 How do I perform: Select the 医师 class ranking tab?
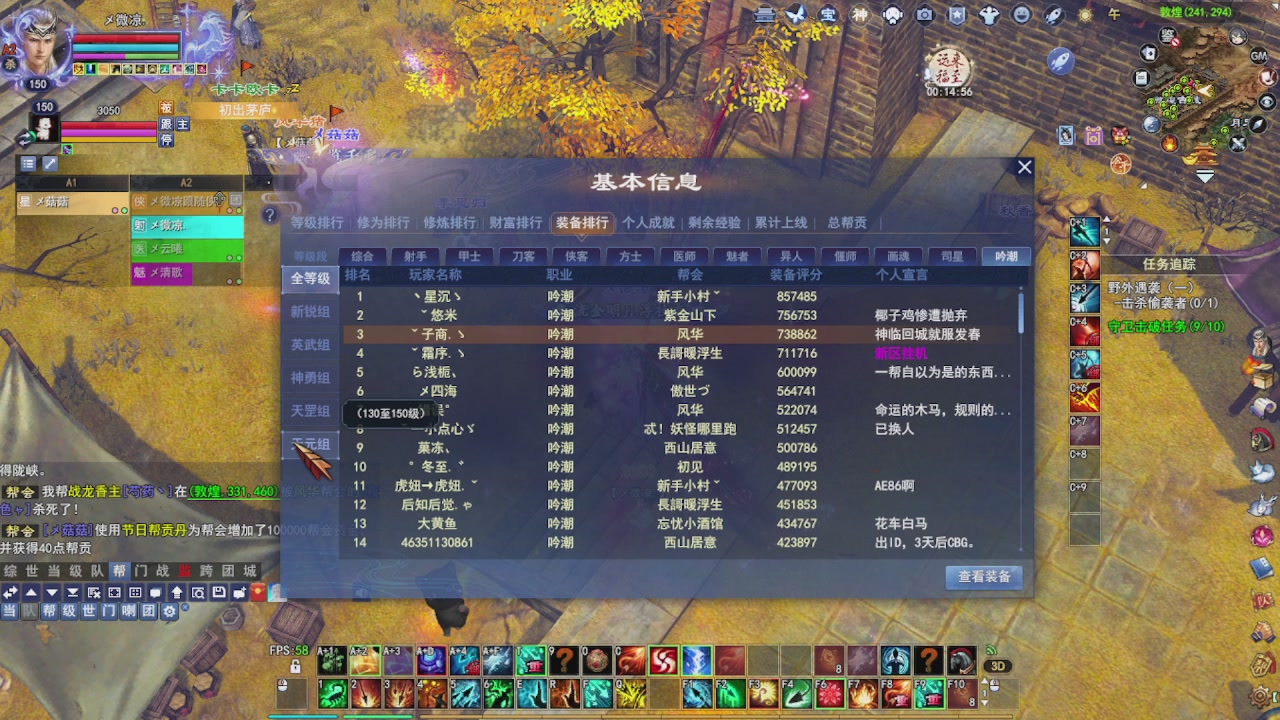(688, 256)
